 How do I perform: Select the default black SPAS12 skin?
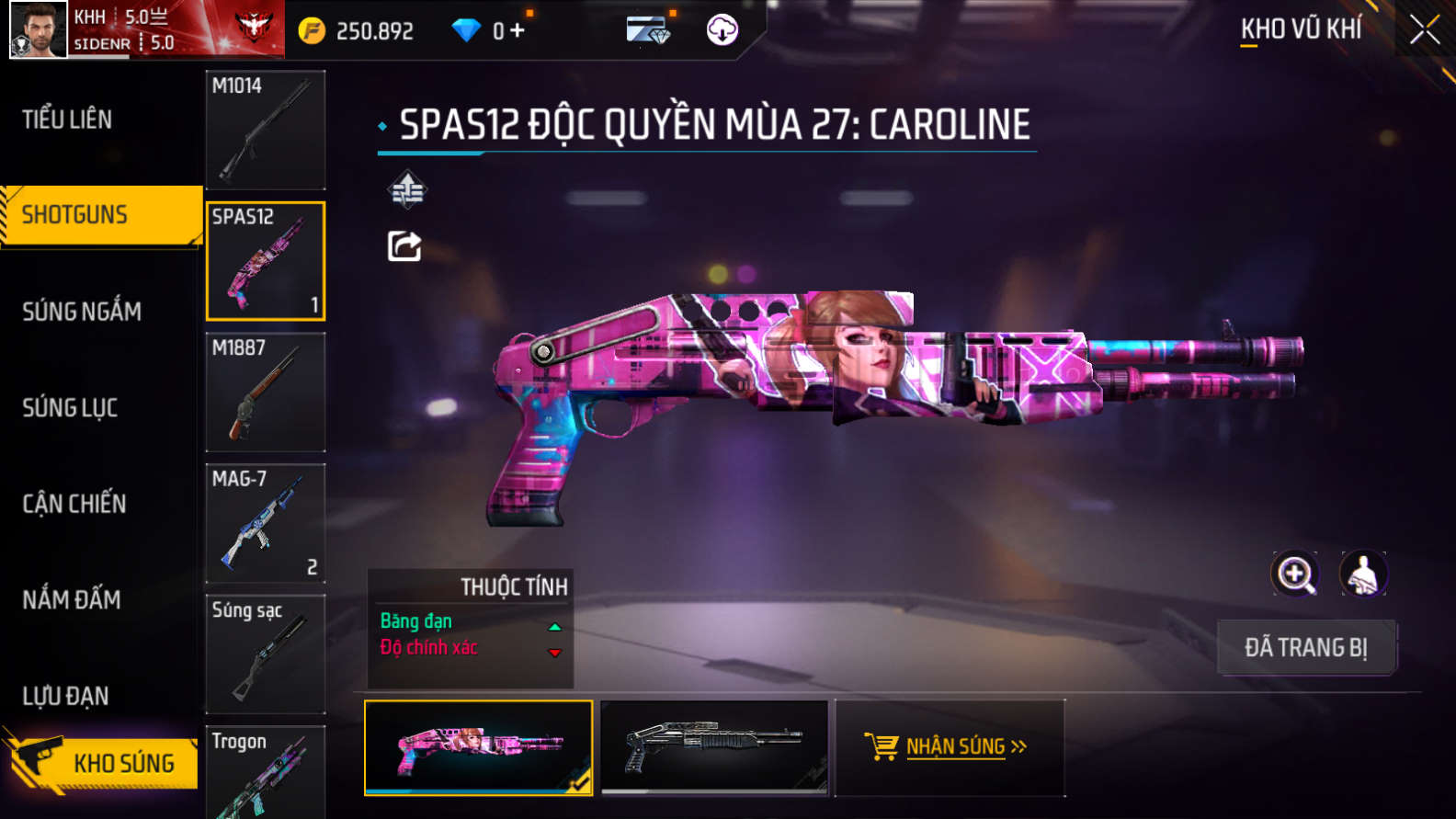(x=714, y=747)
